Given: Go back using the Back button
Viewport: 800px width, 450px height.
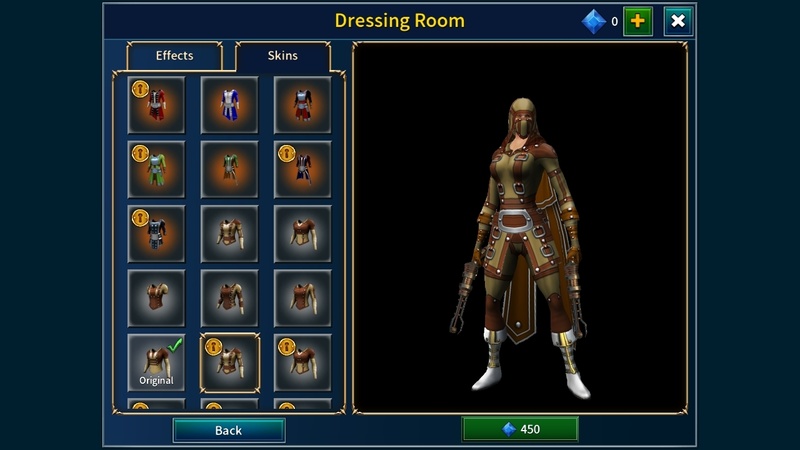Looking at the screenshot, I should pyautogui.click(x=228, y=430).
